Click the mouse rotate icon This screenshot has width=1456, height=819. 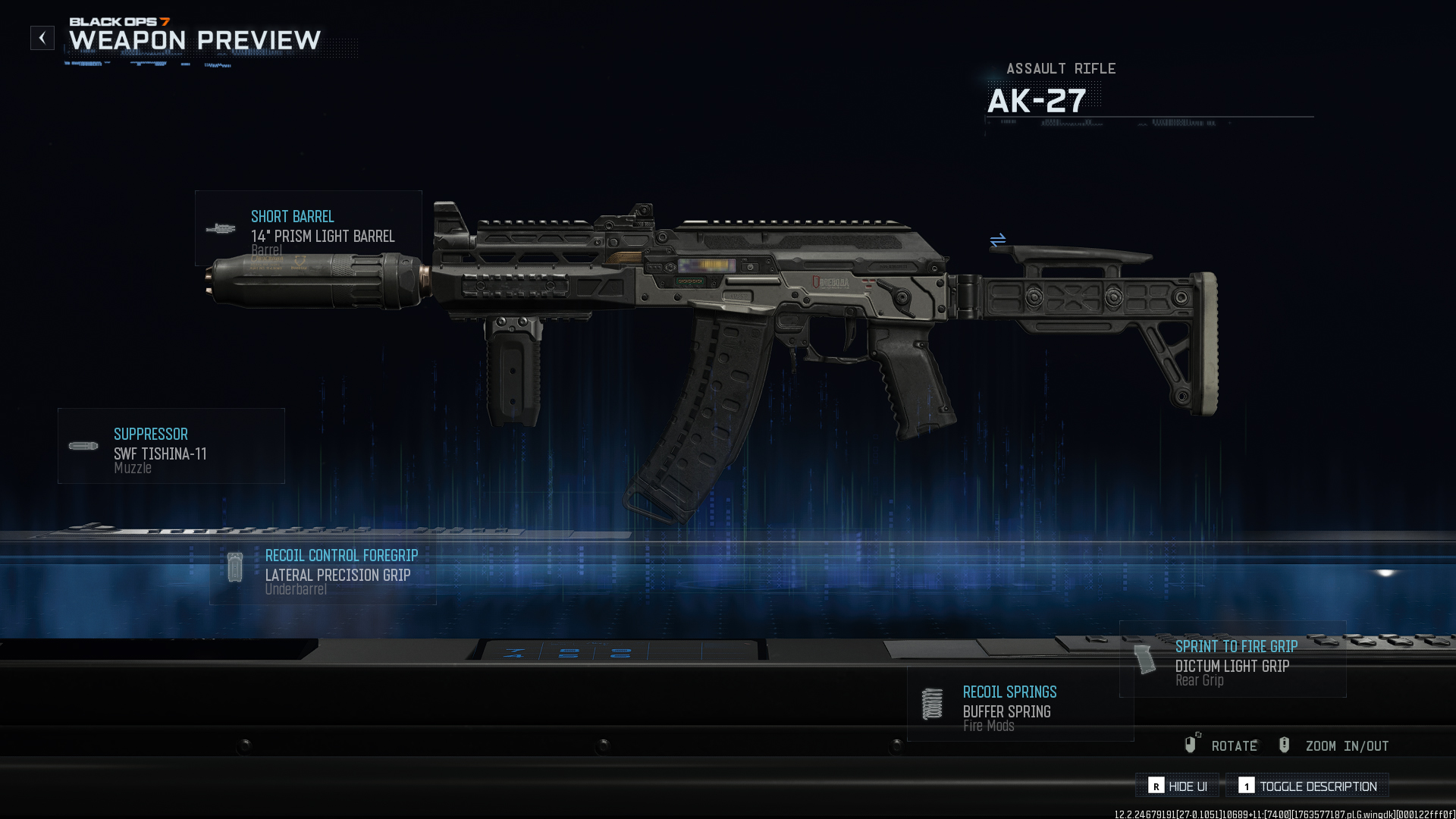(x=1191, y=745)
